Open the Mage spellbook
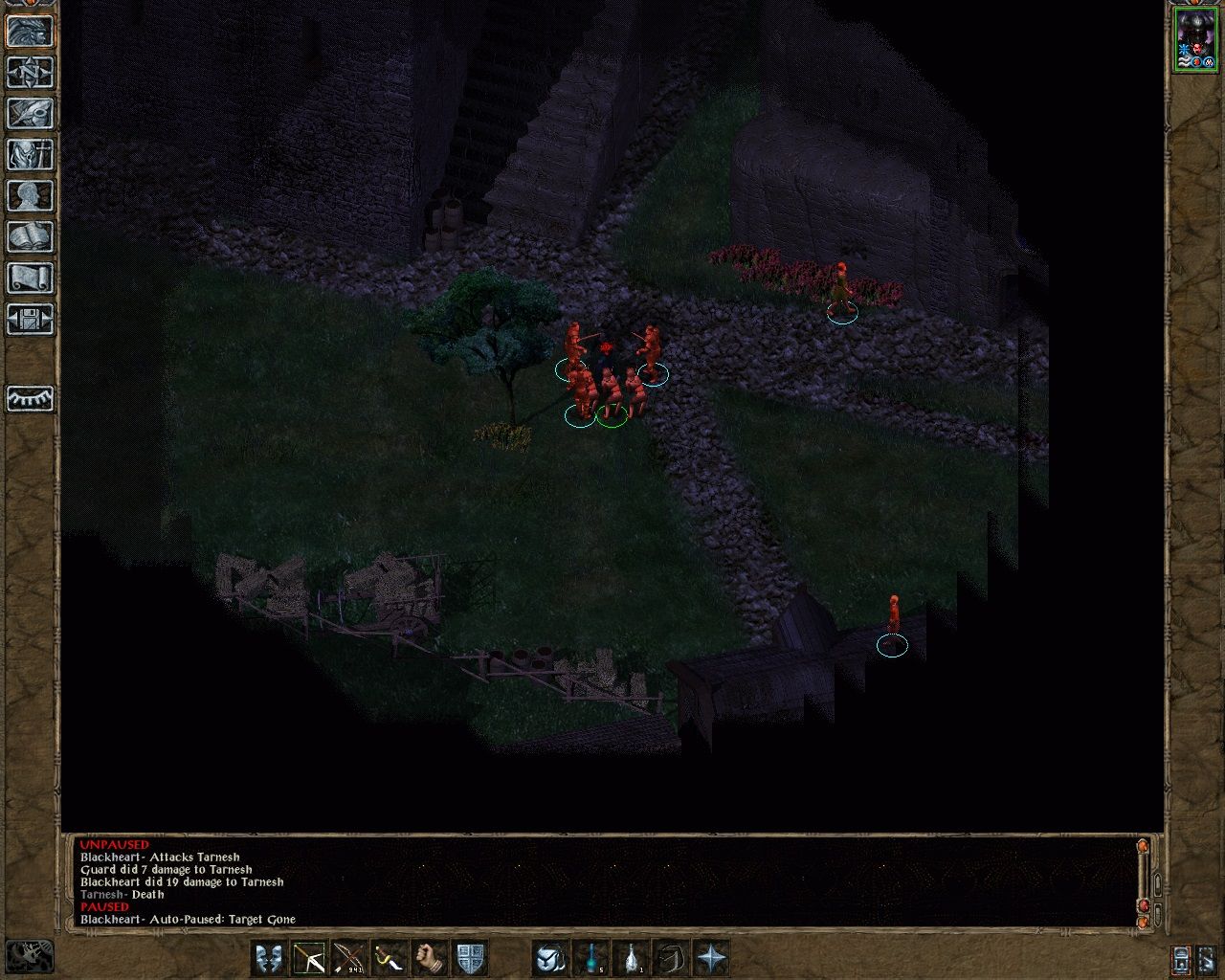 coord(29,236)
